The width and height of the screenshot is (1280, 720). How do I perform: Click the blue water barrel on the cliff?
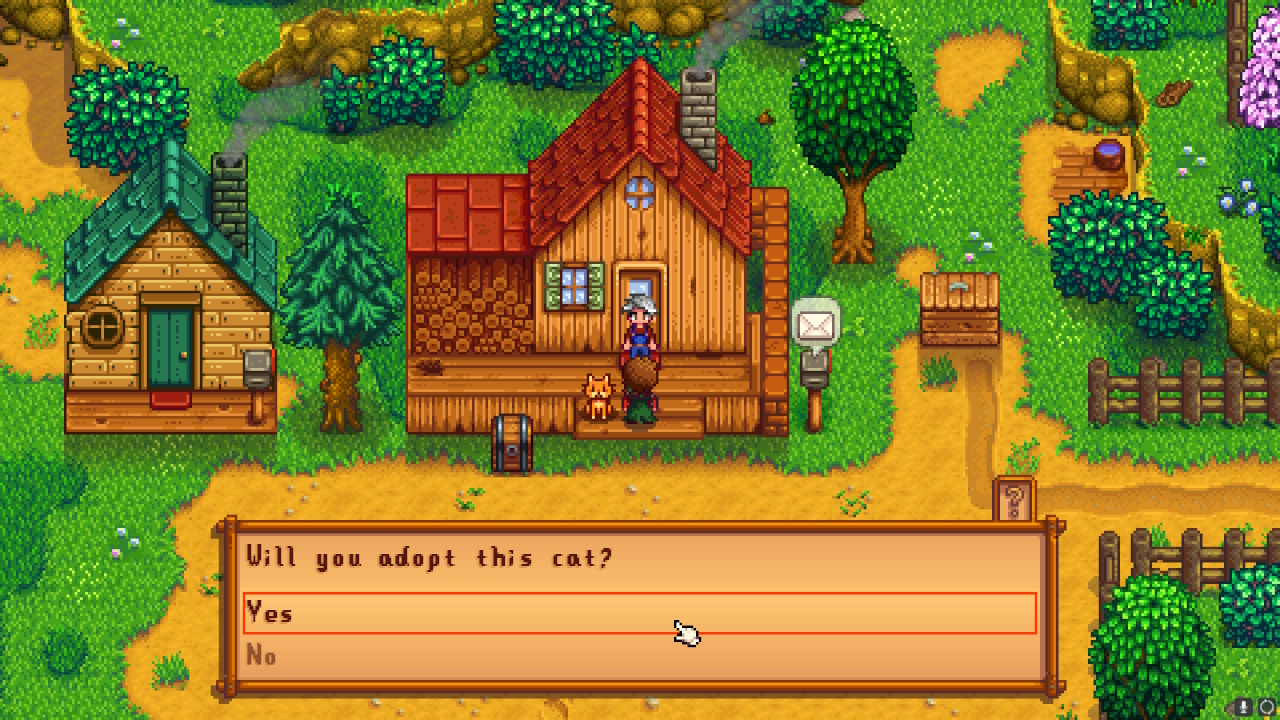pos(1109,155)
